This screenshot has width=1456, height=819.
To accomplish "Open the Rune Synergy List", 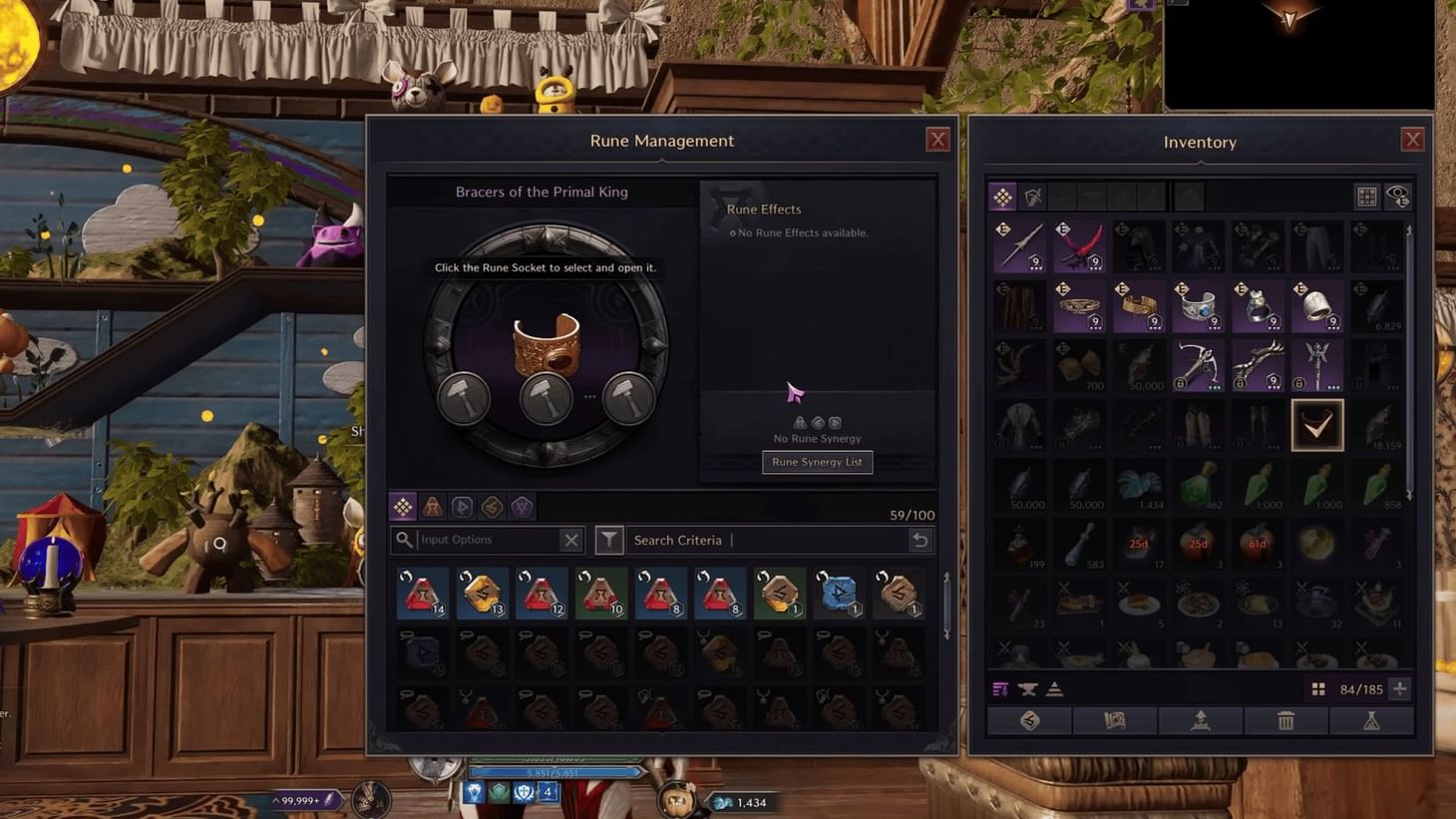I will (817, 462).
